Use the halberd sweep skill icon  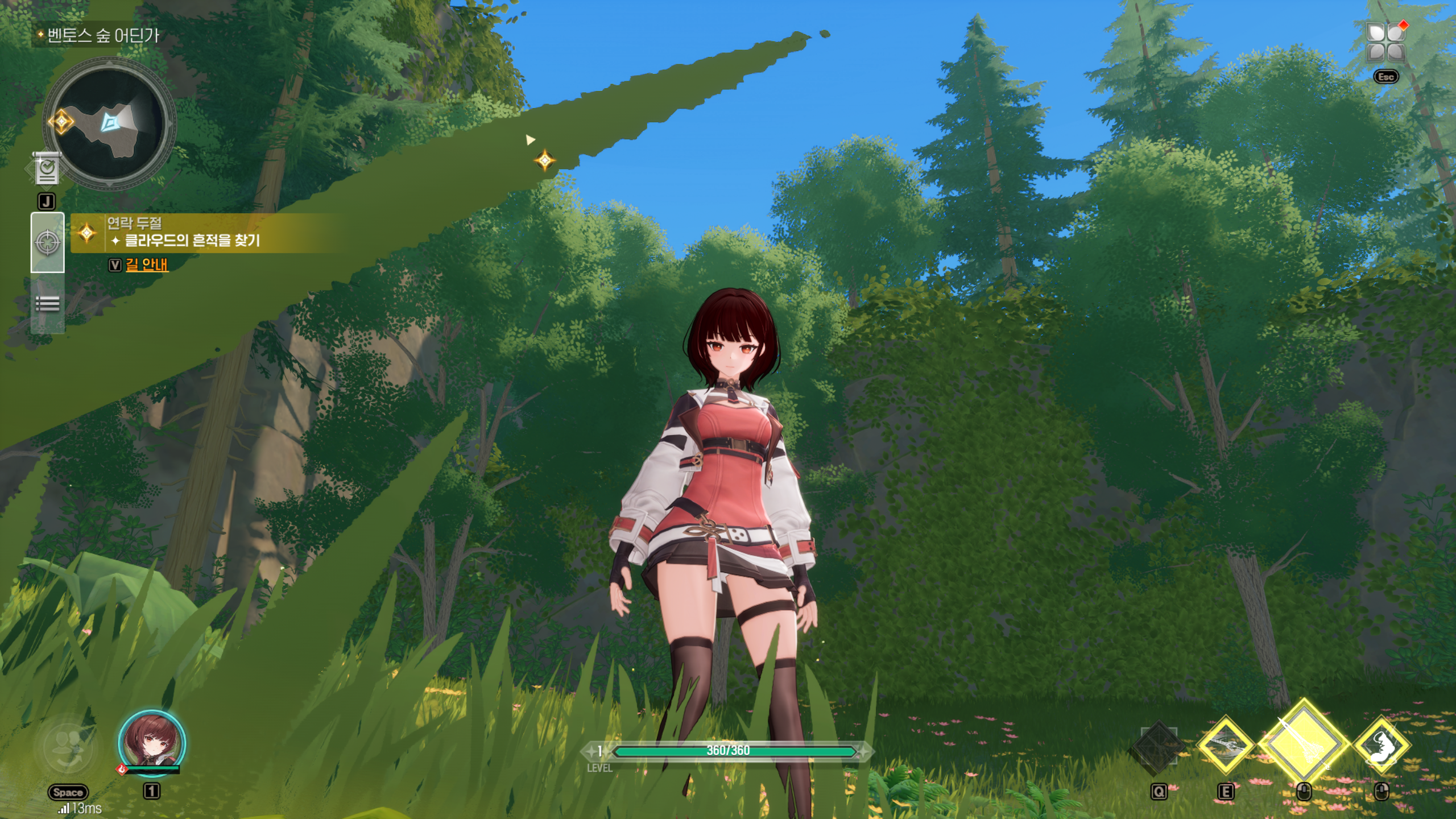pos(1226,745)
